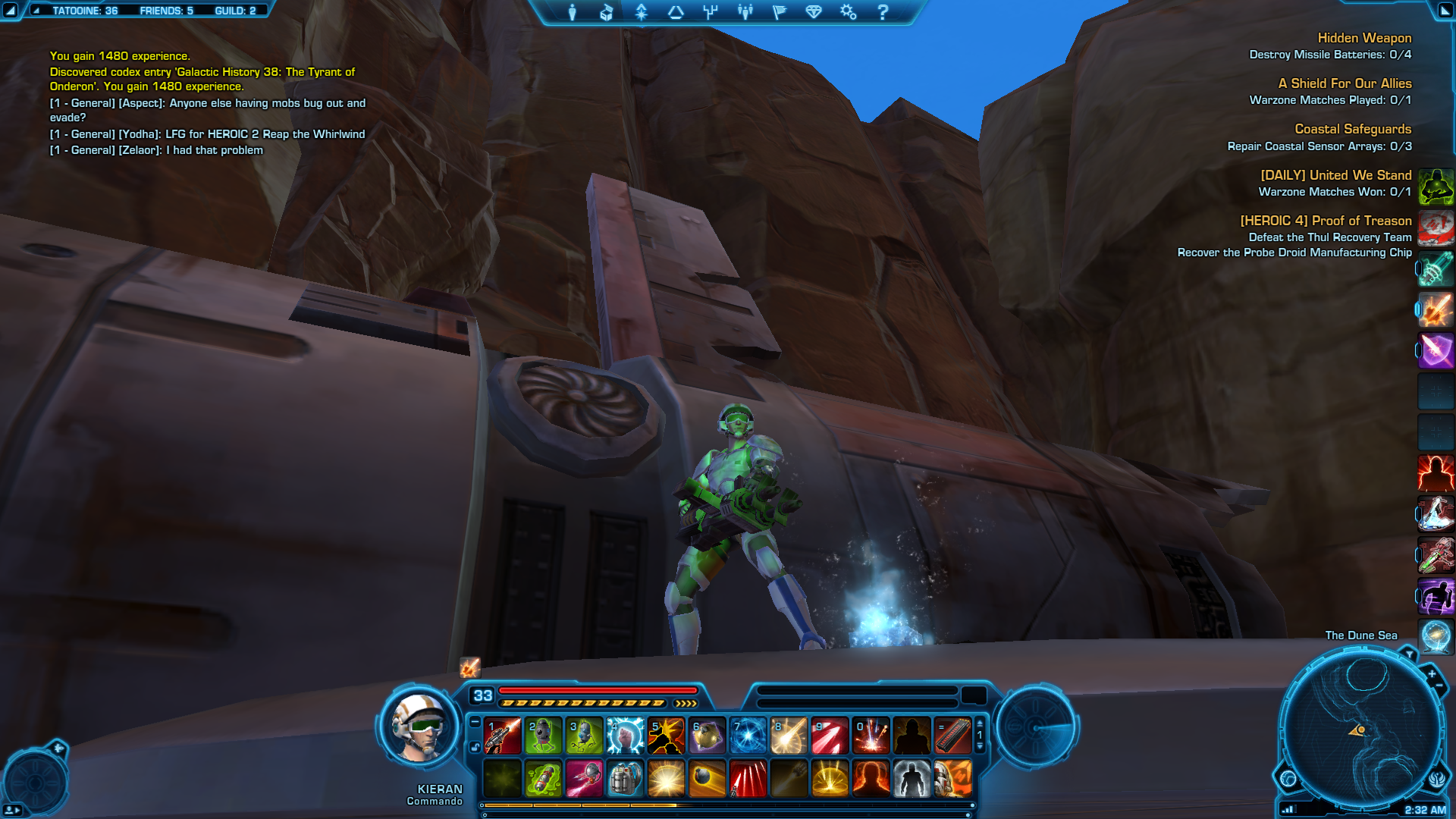Open the question mark help icon
Viewport: 1456px width, 819px height.
(883, 12)
